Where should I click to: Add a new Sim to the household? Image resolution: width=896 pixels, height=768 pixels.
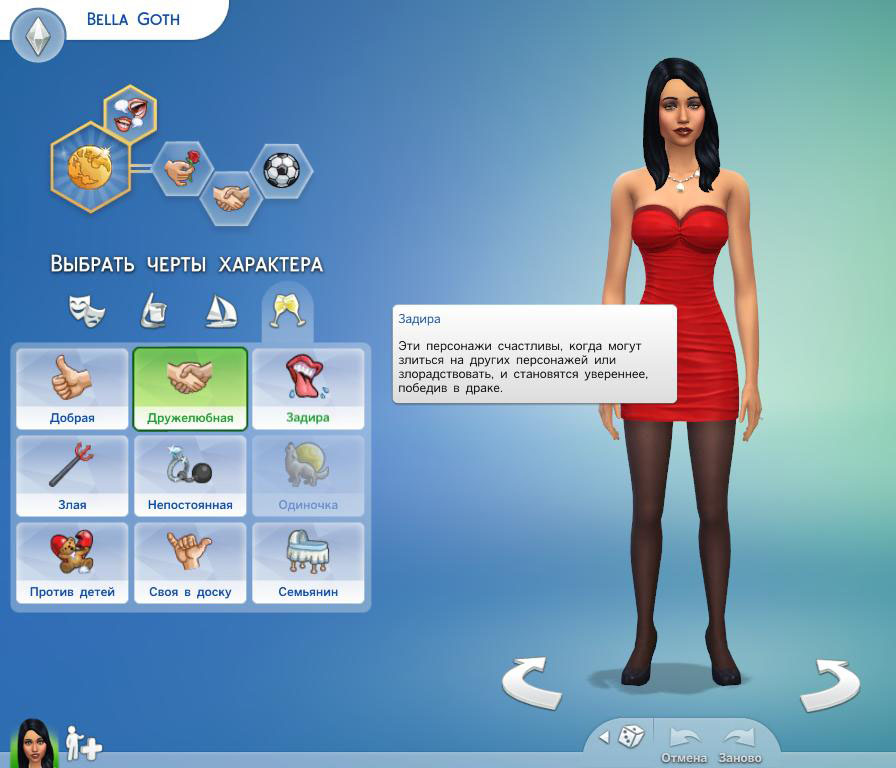pos(83,745)
